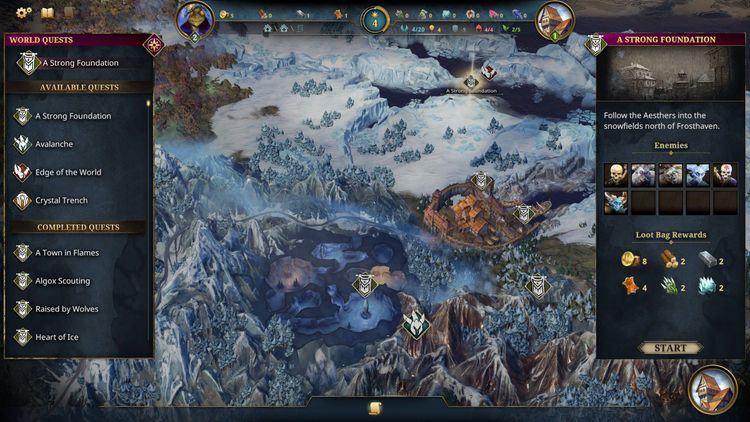Open completed quest Algox Scouting
The width and height of the screenshot is (750, 422).
62,281
